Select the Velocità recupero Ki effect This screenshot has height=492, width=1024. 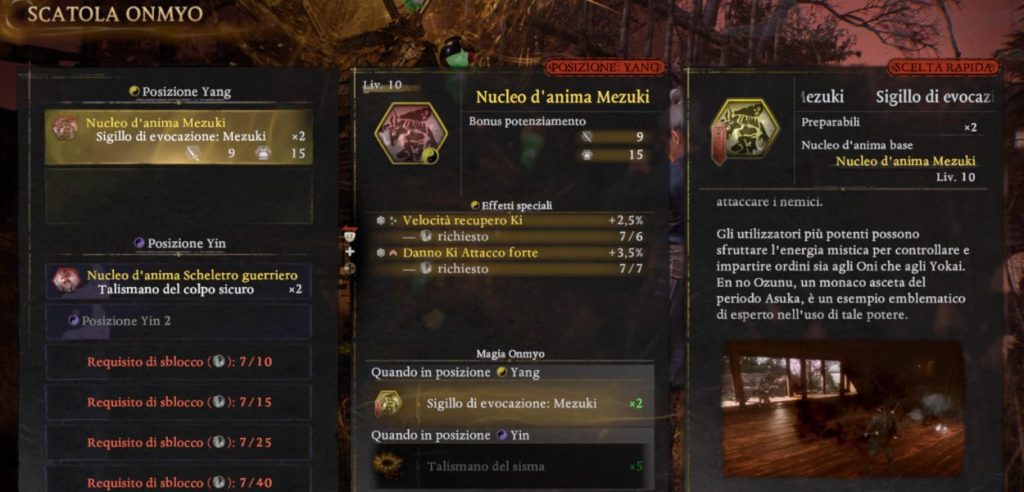[510, 220]
